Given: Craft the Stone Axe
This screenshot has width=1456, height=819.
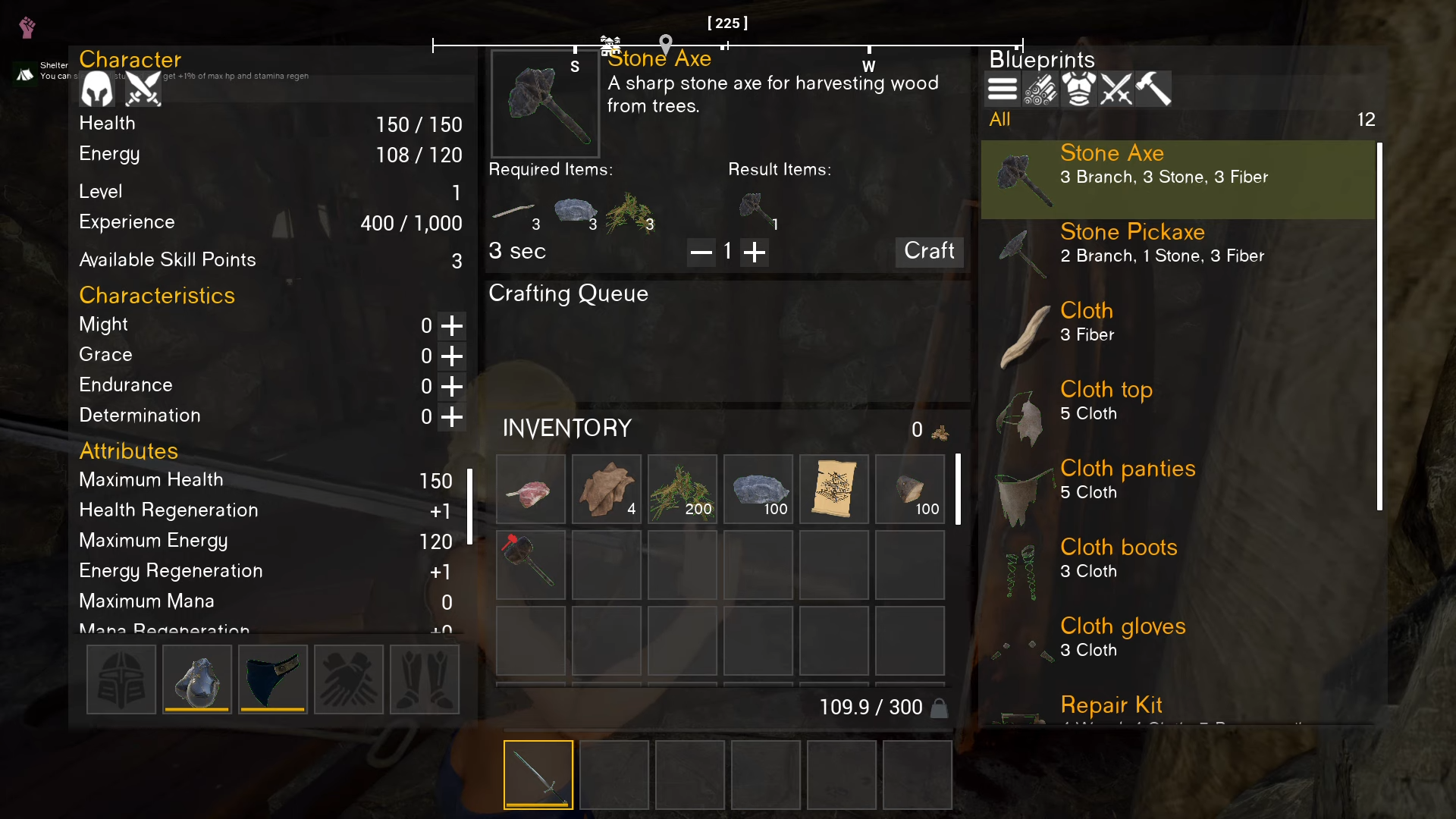Looking at the screenshot, I should (929, 251).
